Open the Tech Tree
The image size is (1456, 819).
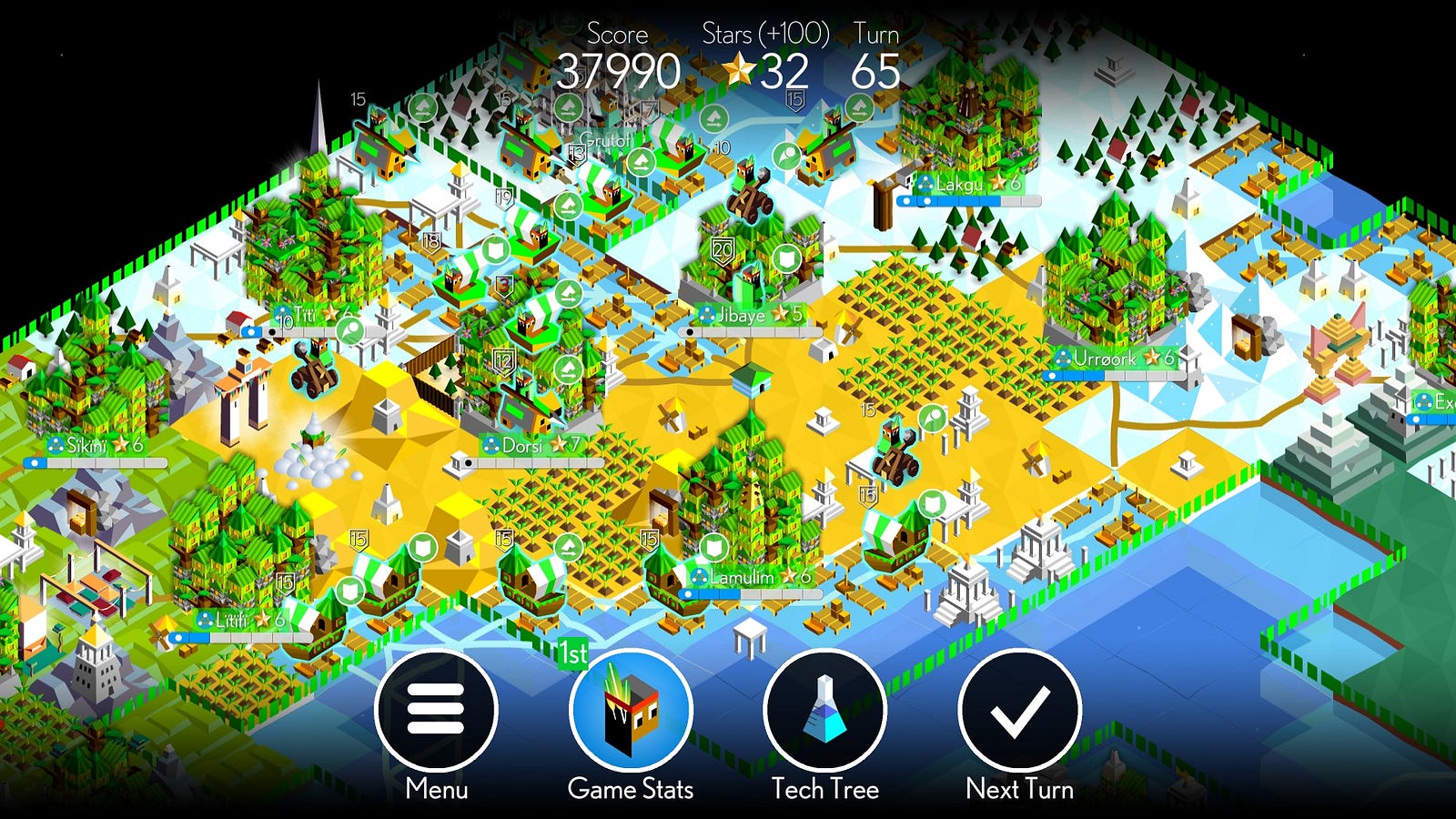pos(824,711)
